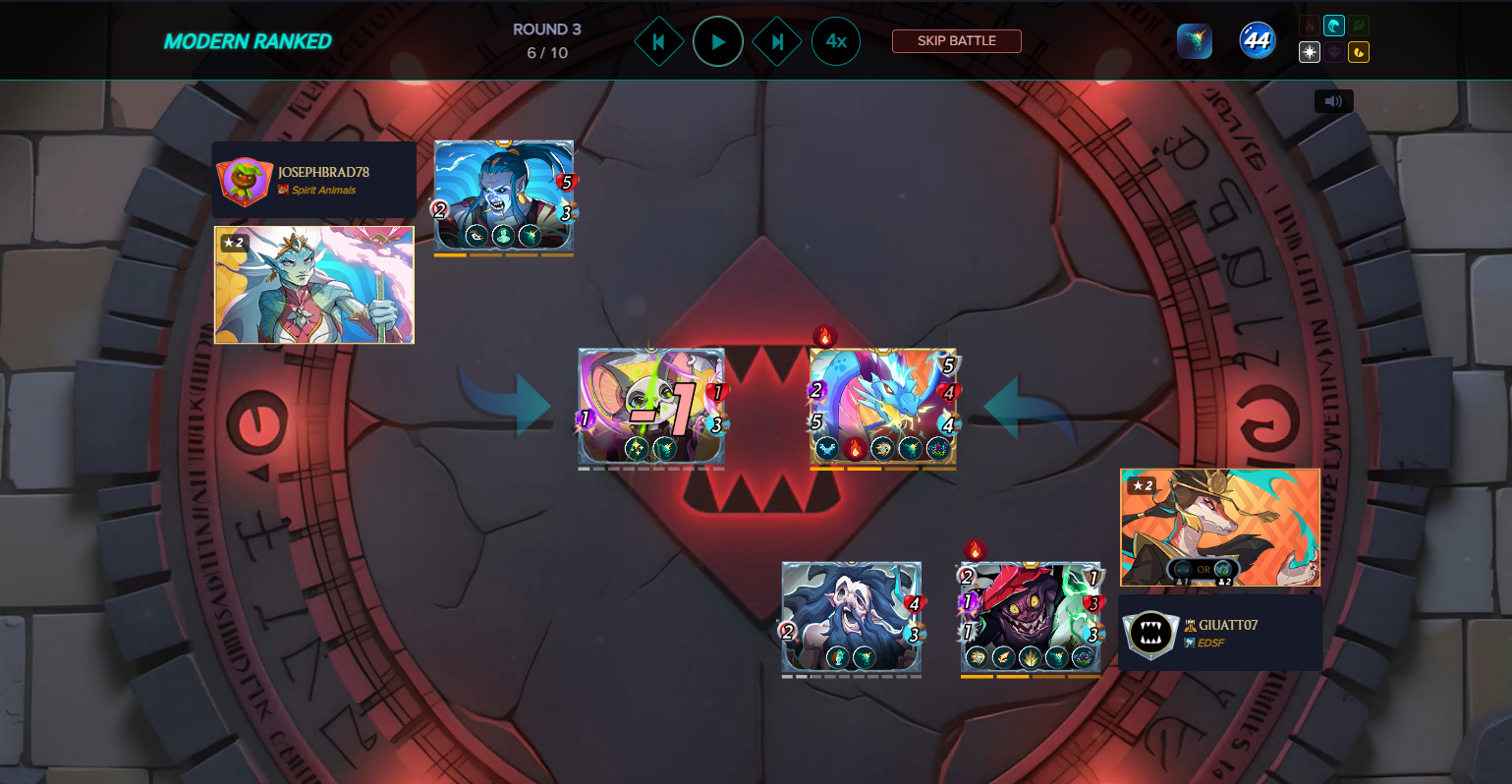The height and width of the screenshot is (784, 1512).
Task: Select the red-hooded dark creature card
Action: pos(1030,617)
